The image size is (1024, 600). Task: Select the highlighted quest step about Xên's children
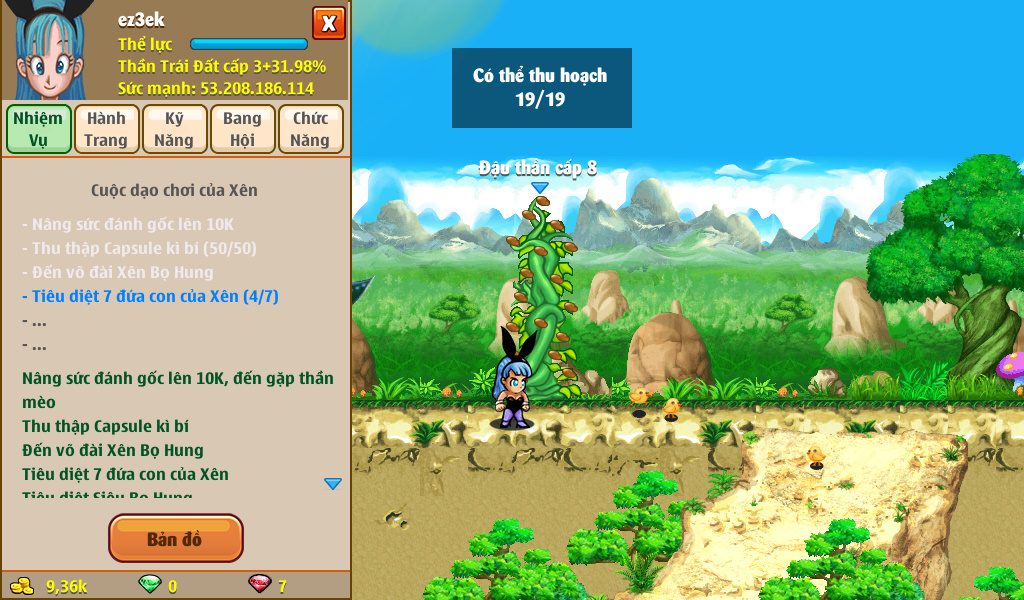tap(150, 296)
